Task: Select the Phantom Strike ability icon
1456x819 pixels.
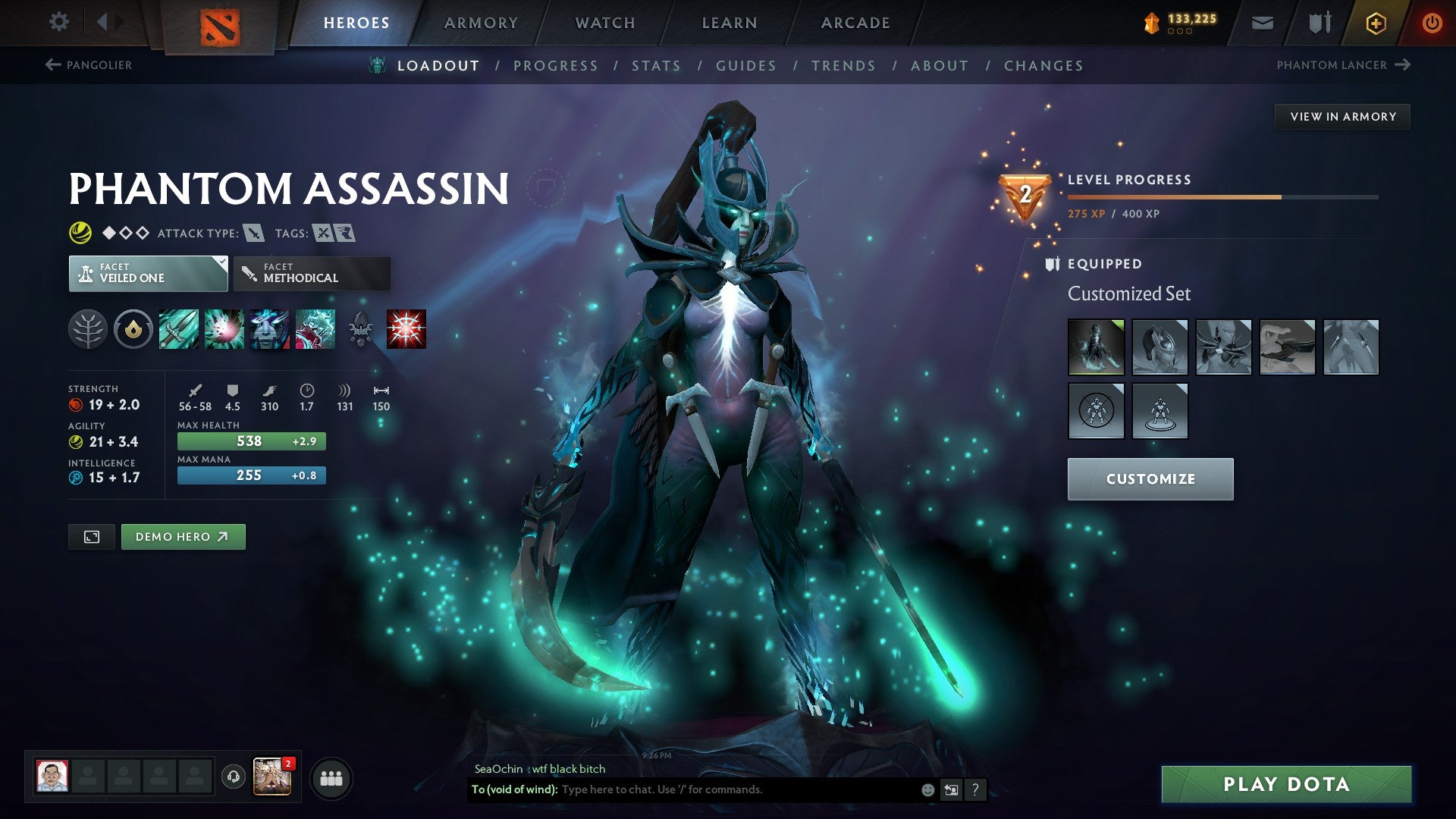Action: coord(225,329)
